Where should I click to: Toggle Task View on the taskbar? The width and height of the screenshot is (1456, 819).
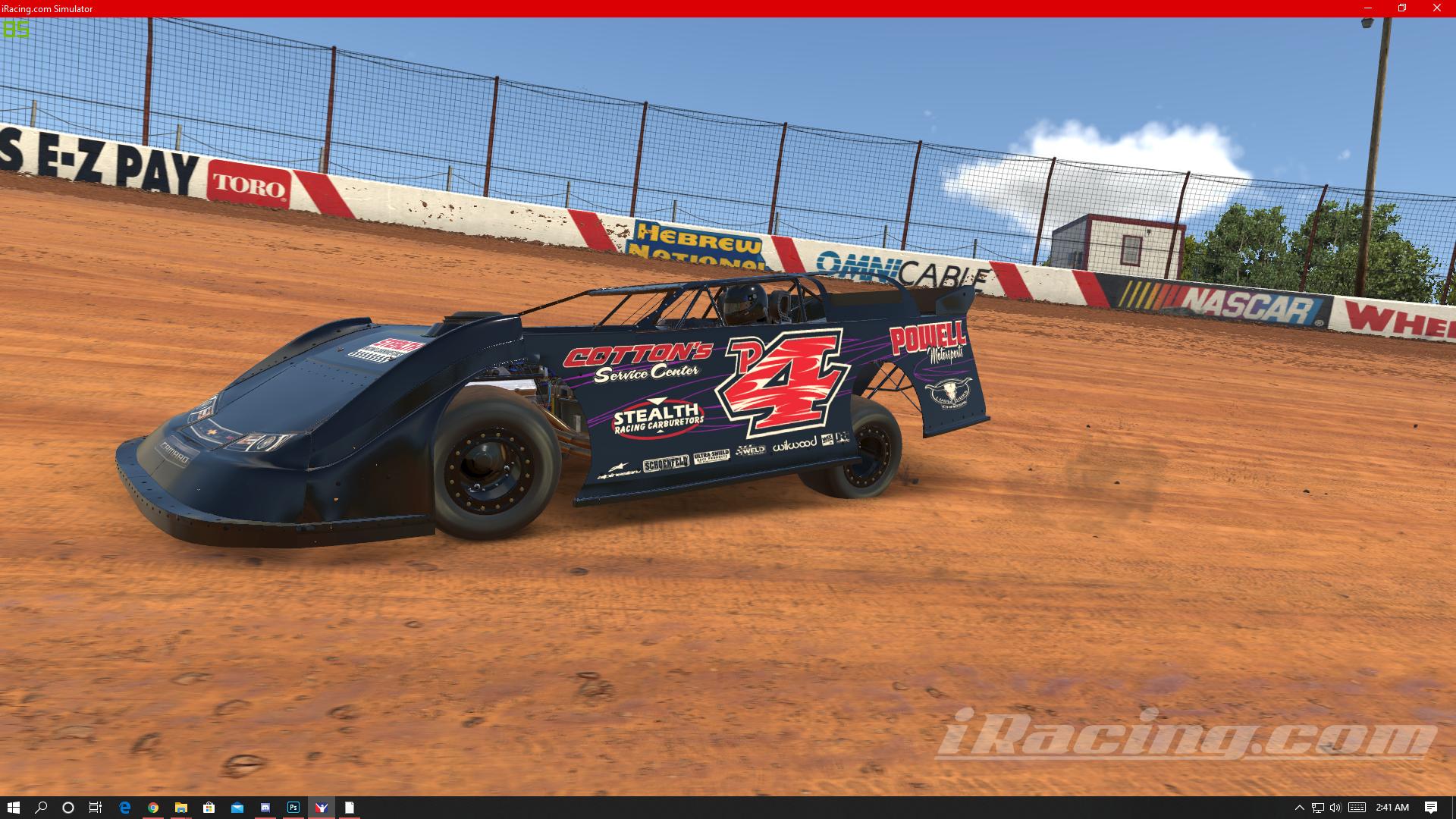pyautogui.click(x=95, y=808)
